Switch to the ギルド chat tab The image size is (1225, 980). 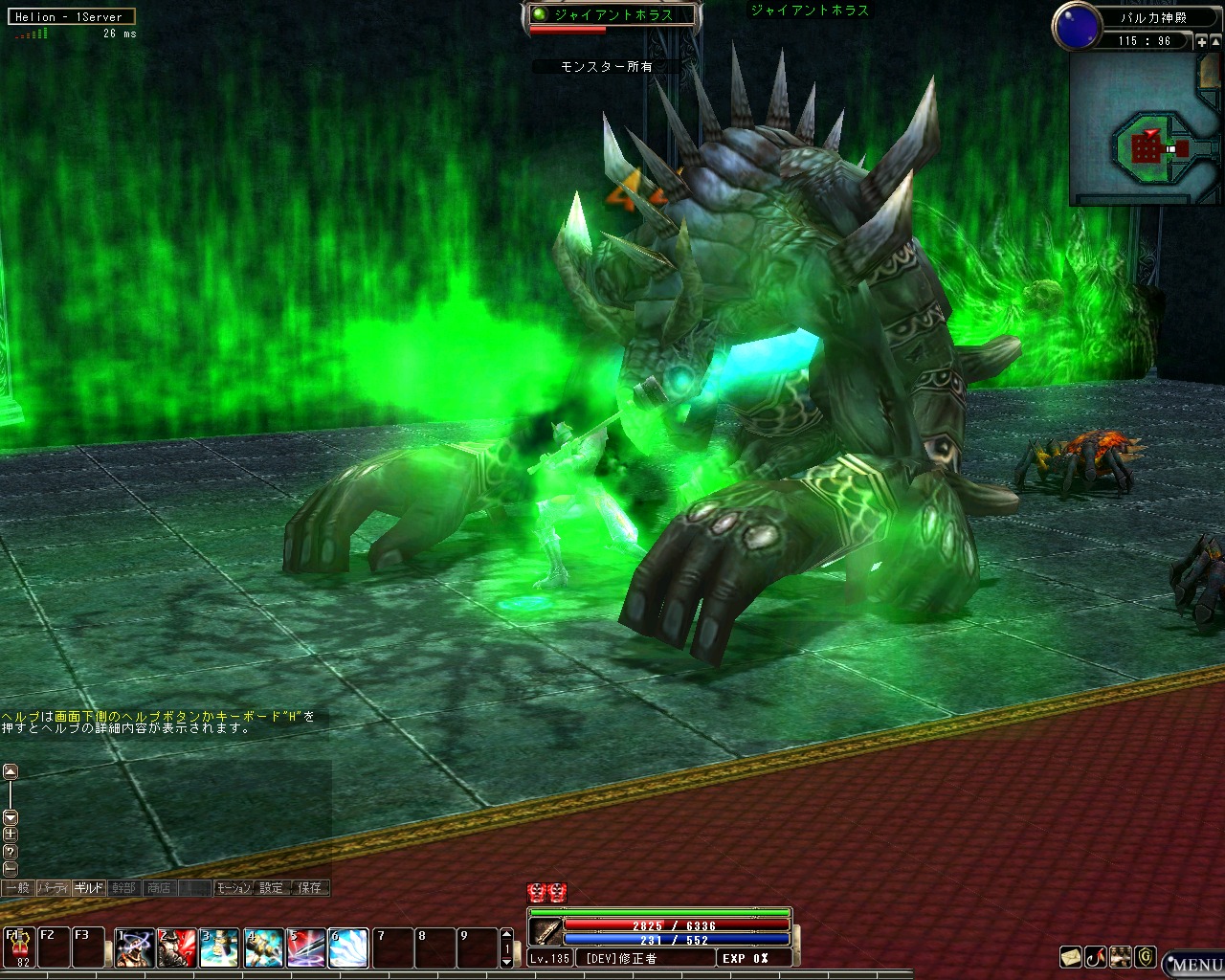(x=89, y=888)
